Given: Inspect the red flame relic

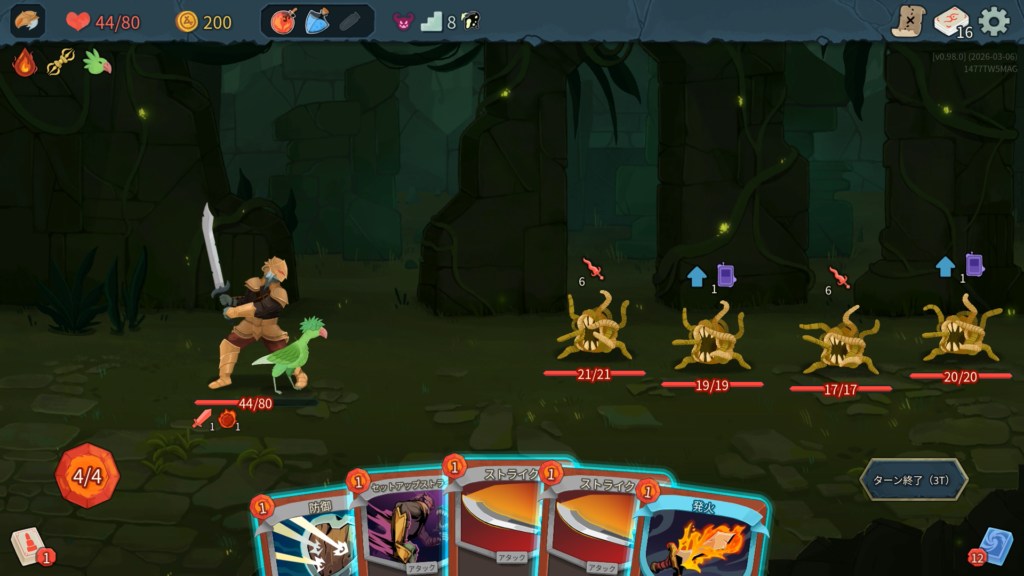Looking at the screenshot, I should 25,62.
